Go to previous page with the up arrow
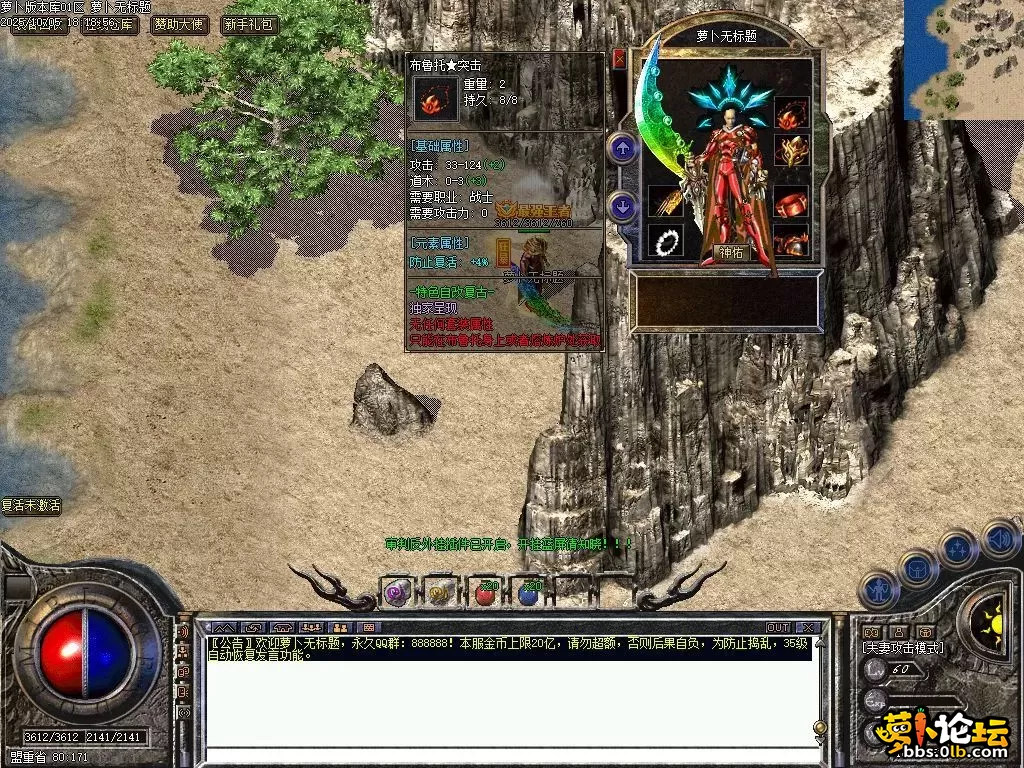 (623, 150)
